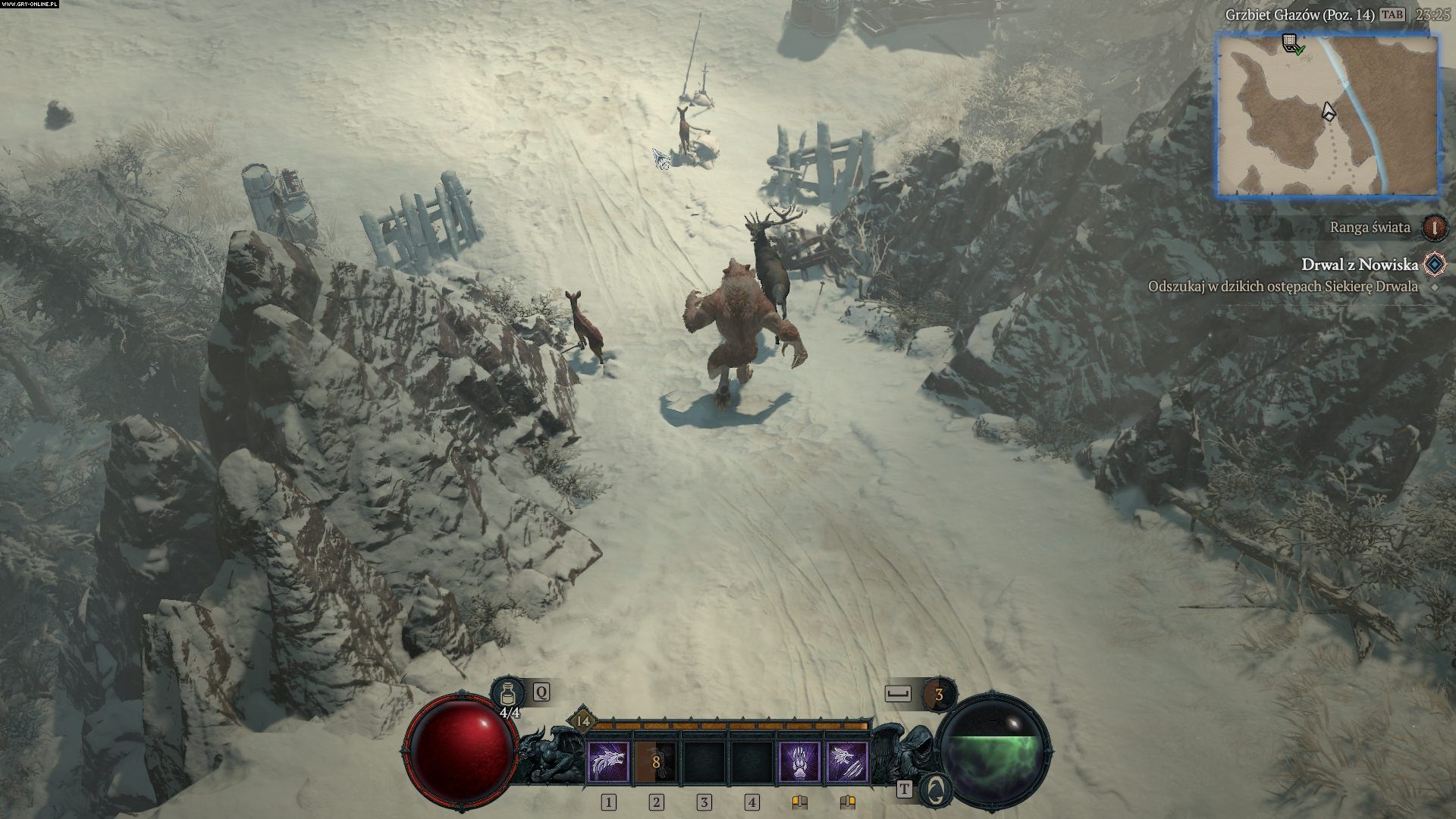Activate the howling wolf skill
1456x819 pixels.
(608, 761)
